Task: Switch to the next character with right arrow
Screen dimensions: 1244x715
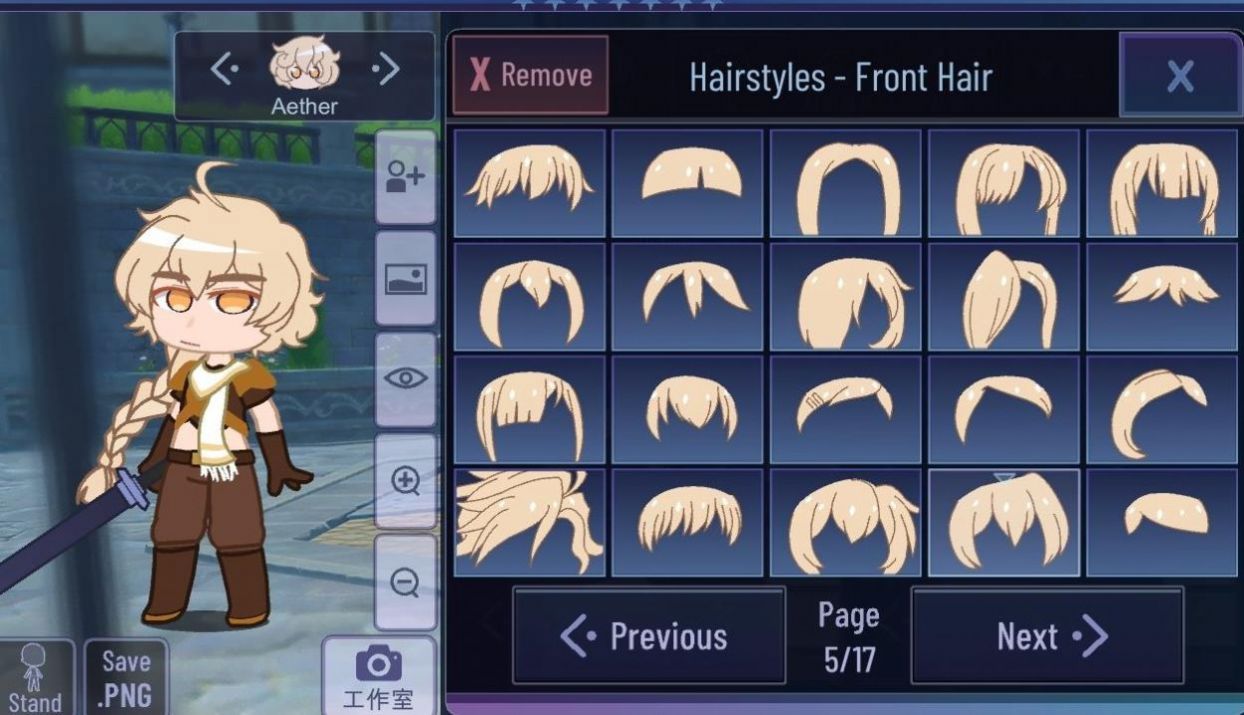Action: 385,69
